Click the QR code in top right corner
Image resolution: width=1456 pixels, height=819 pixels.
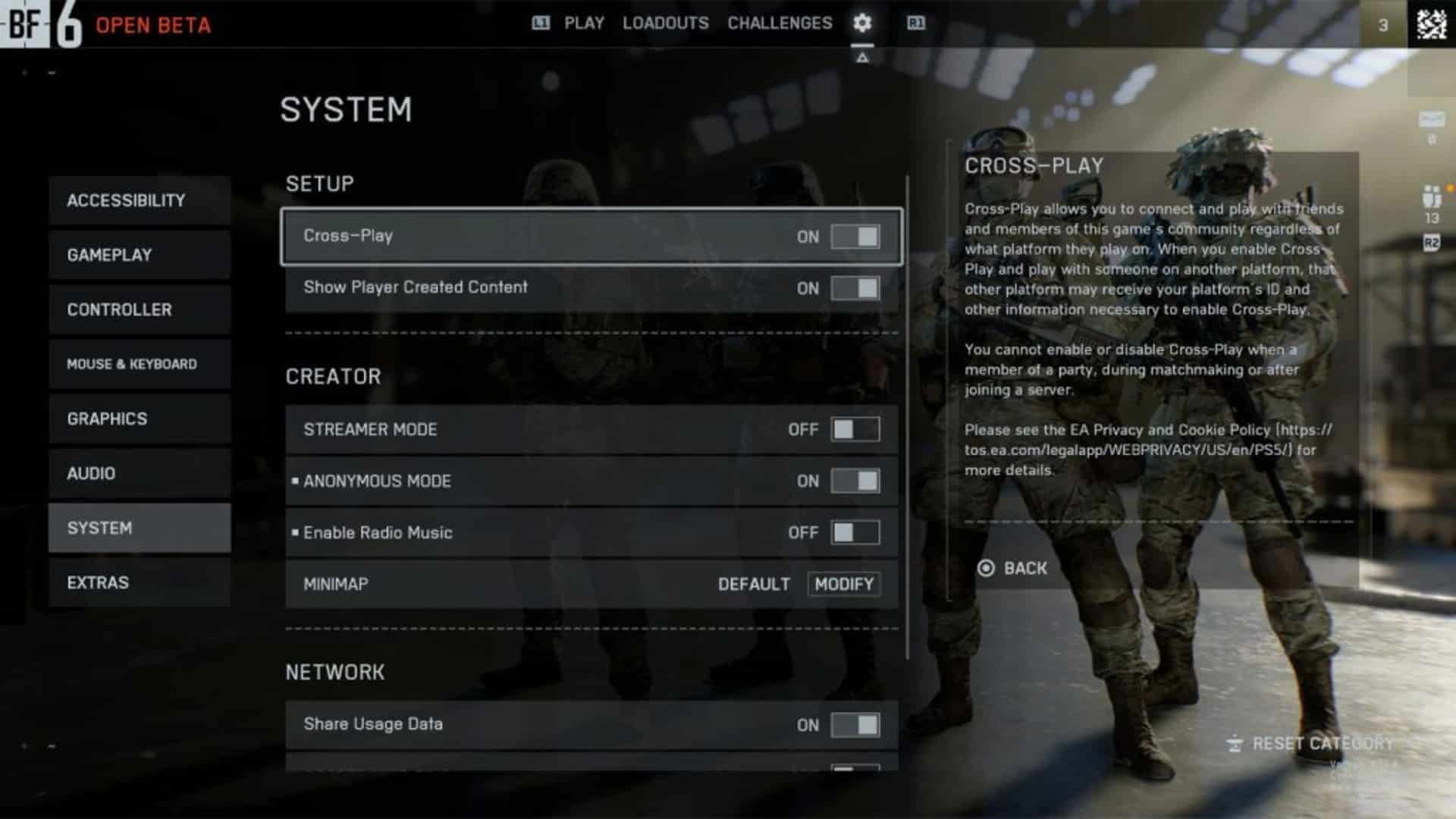pyautogui.click(x=1430, y=23)
